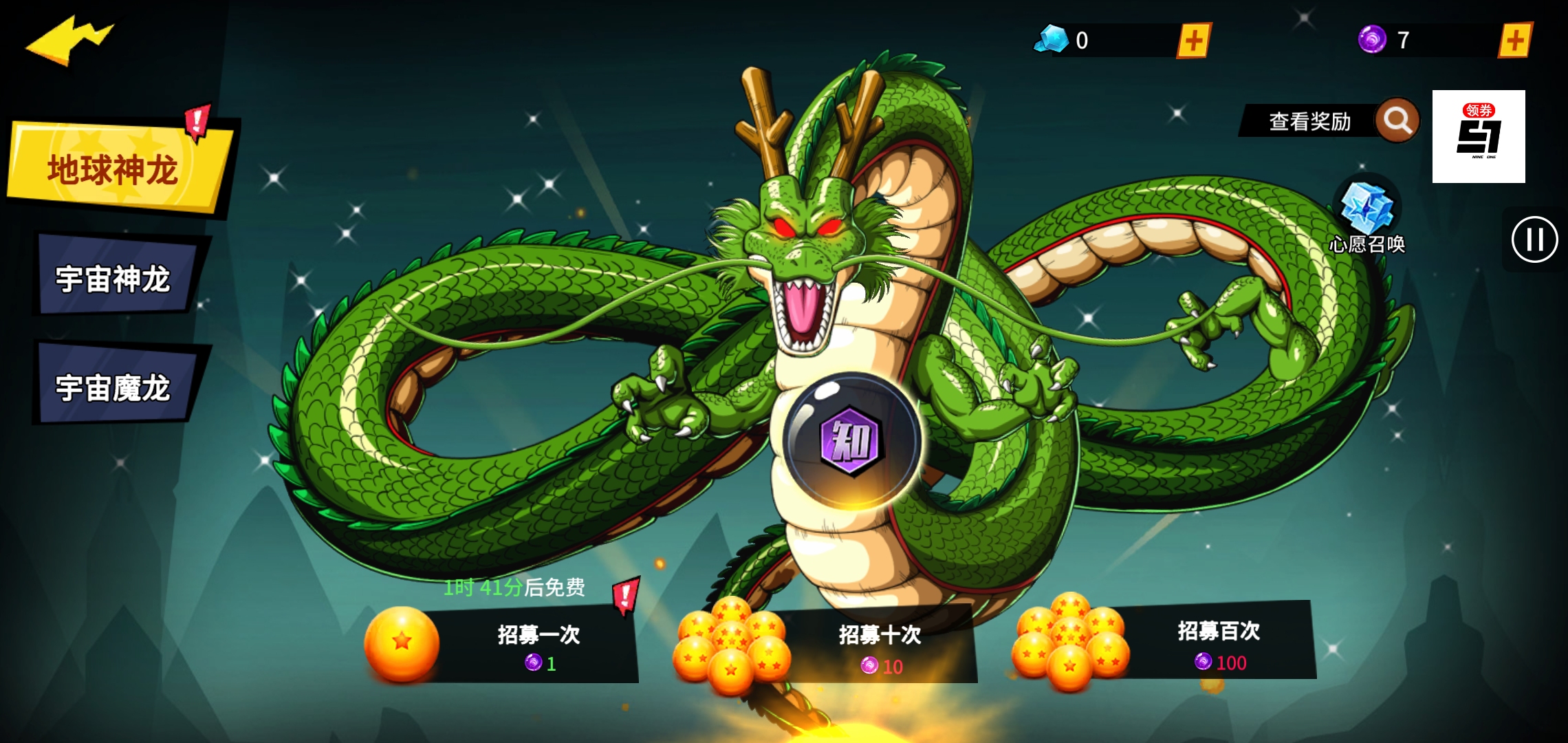The height and width of the screenshot is (743, 1568).
Task: Add more blue diamond currency
Action: click(1194, 41)
